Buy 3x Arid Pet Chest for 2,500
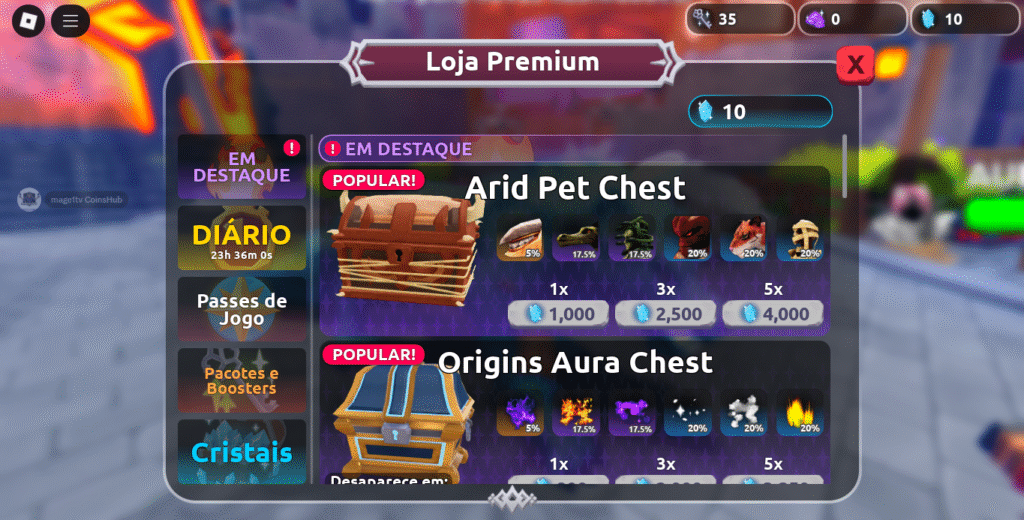Viewport: 1024px width, 520px height. coord(666,314)
